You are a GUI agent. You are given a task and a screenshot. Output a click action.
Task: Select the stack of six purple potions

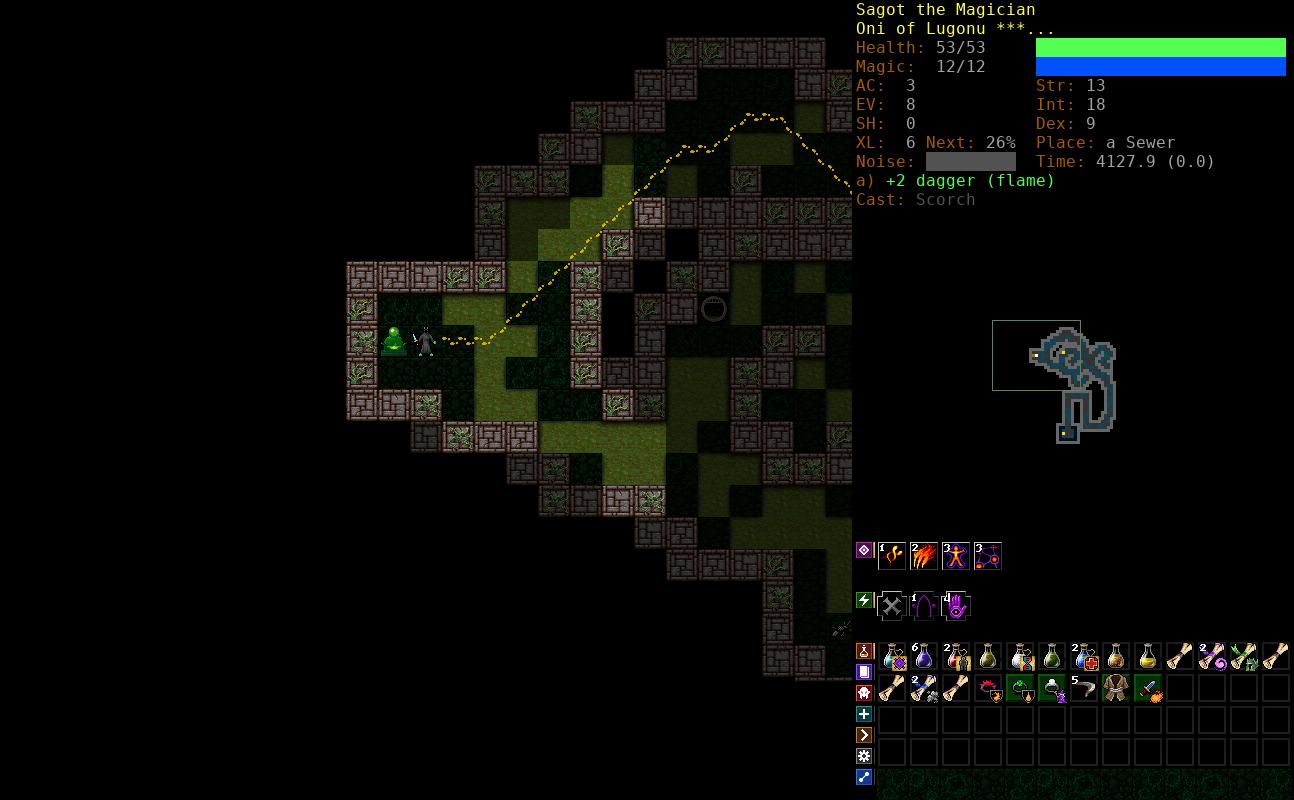[923, 657]
